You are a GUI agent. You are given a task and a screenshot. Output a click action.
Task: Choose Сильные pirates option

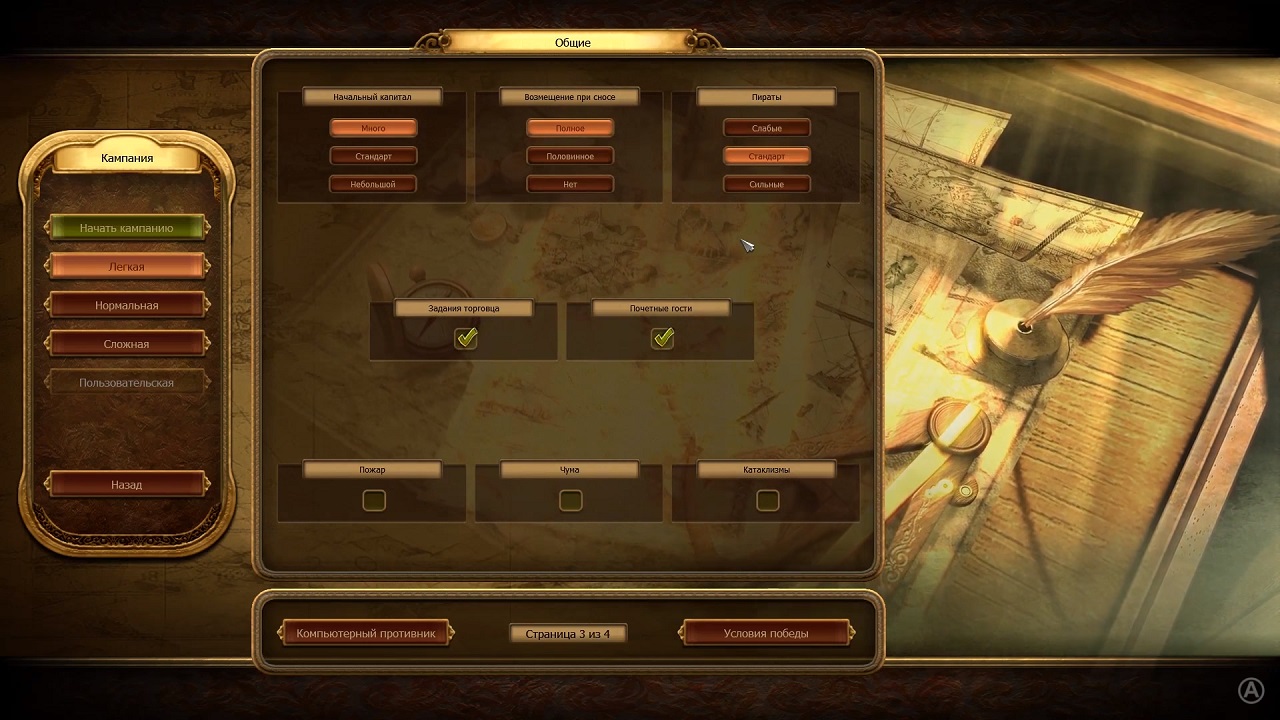point(766,184)
